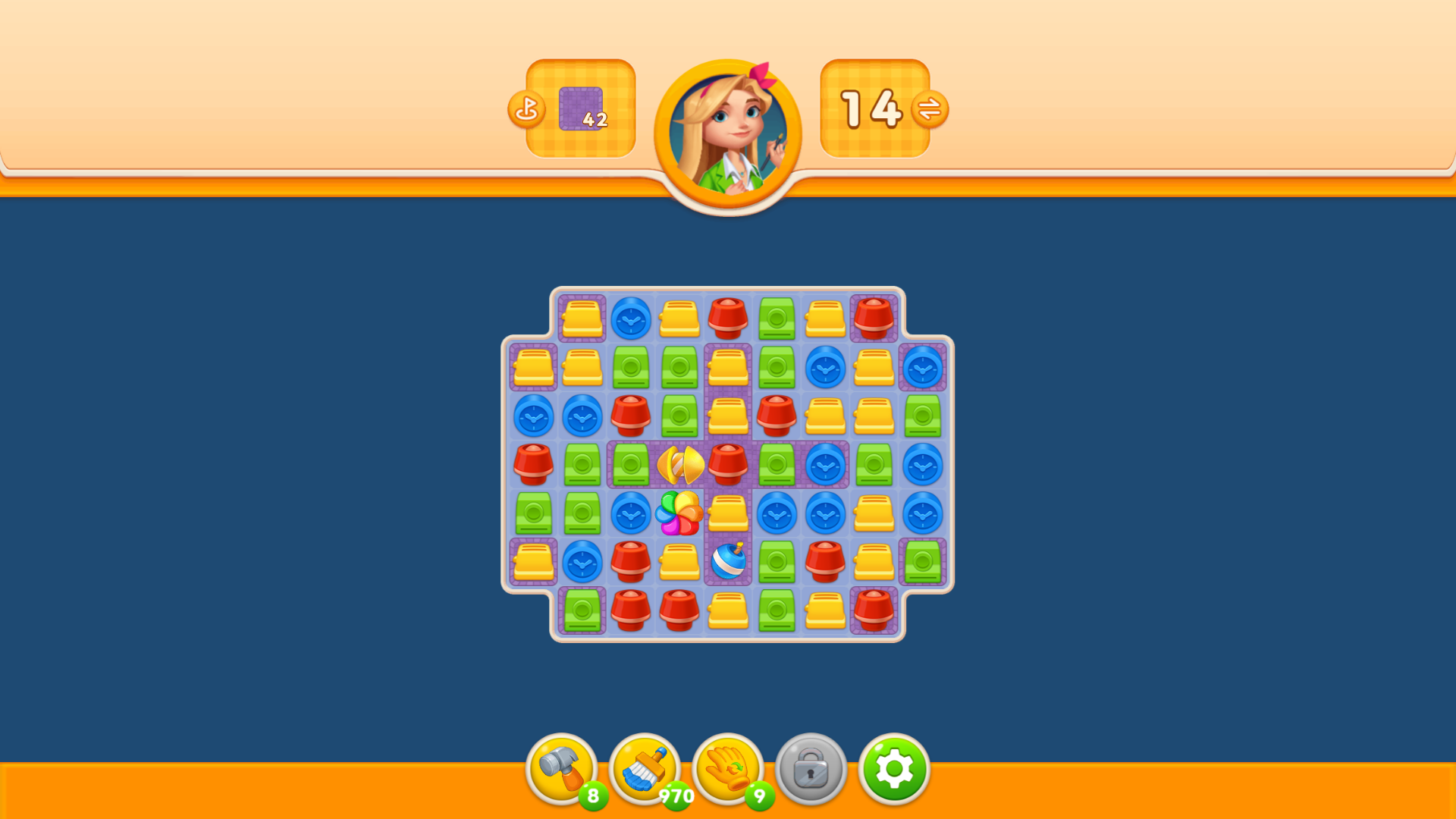This screenshot has height=819, width=1456.
Task: Use the Brush booster showing 970 count
Action: 645,770
